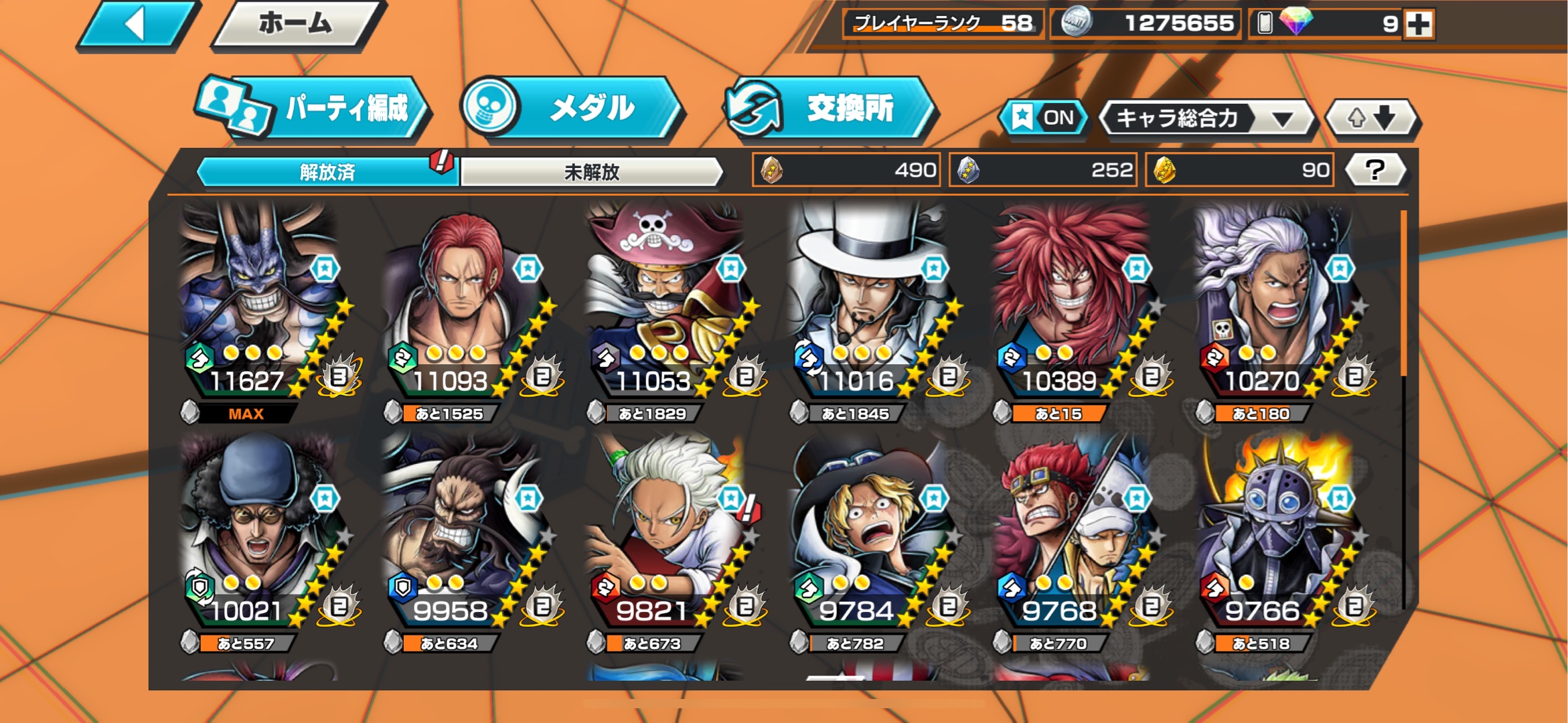Return to ホーム screen
The width and height of the screenshot is (1568, 723).
(x=297, y=25)
